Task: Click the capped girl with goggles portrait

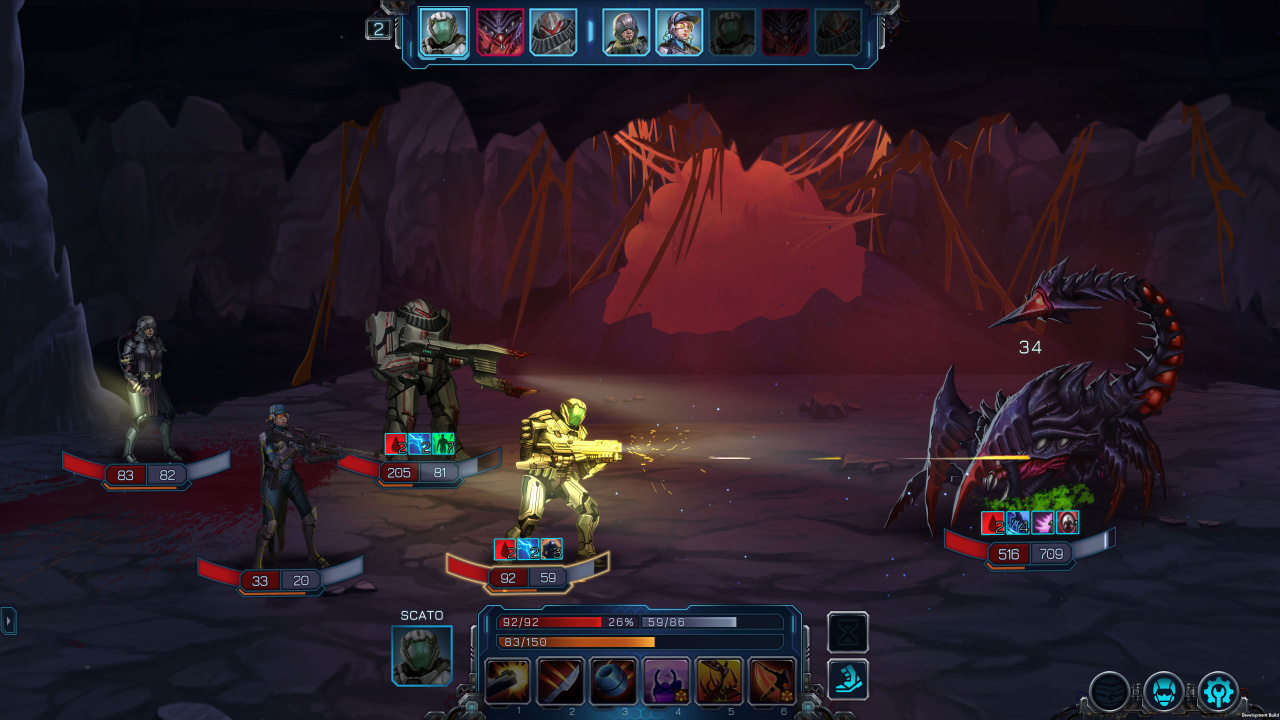Action: [x=679, y=32]
